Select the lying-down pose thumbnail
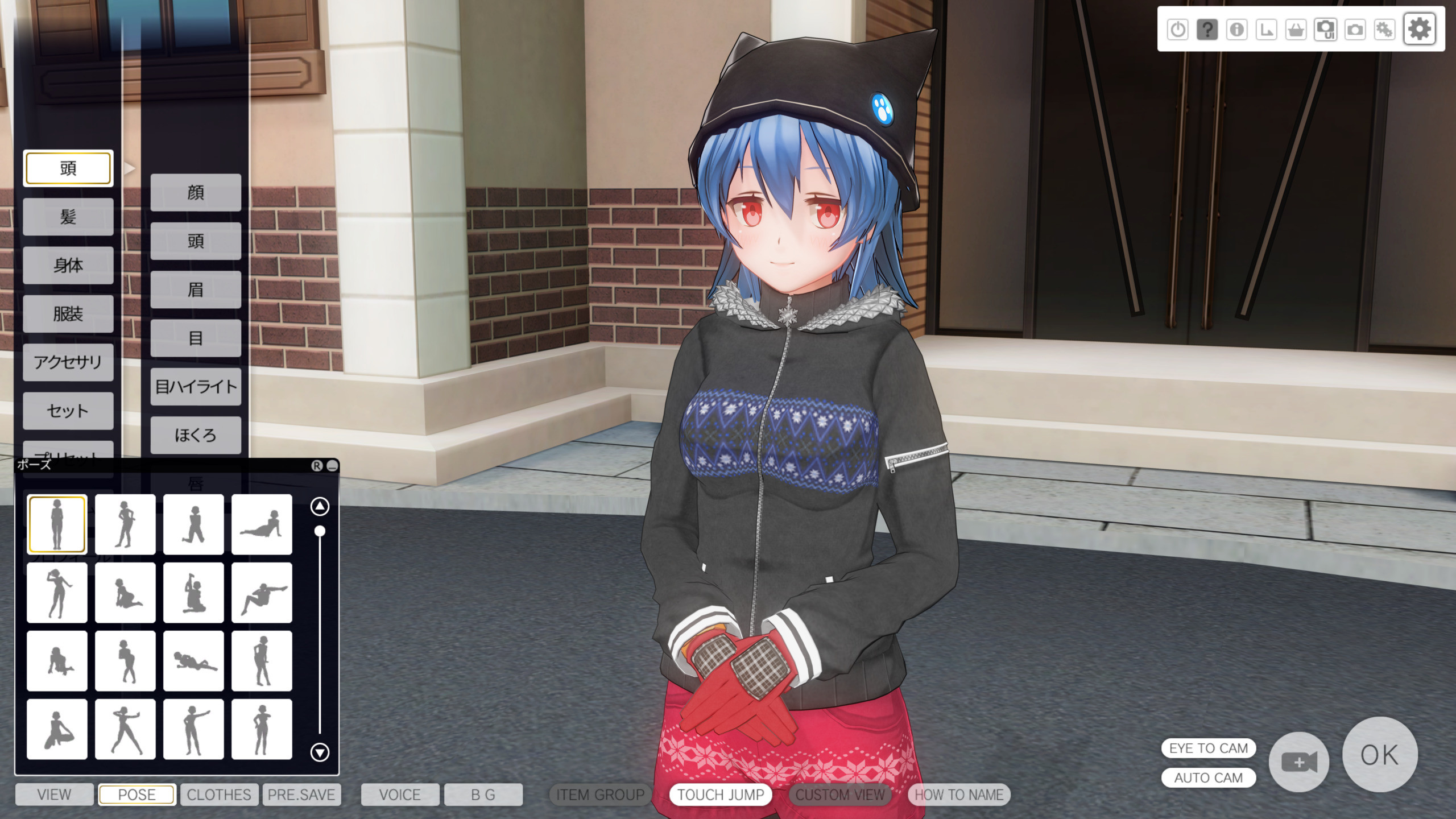Image resolution: width=1456 pixels, height=819 pixels. 193,661
